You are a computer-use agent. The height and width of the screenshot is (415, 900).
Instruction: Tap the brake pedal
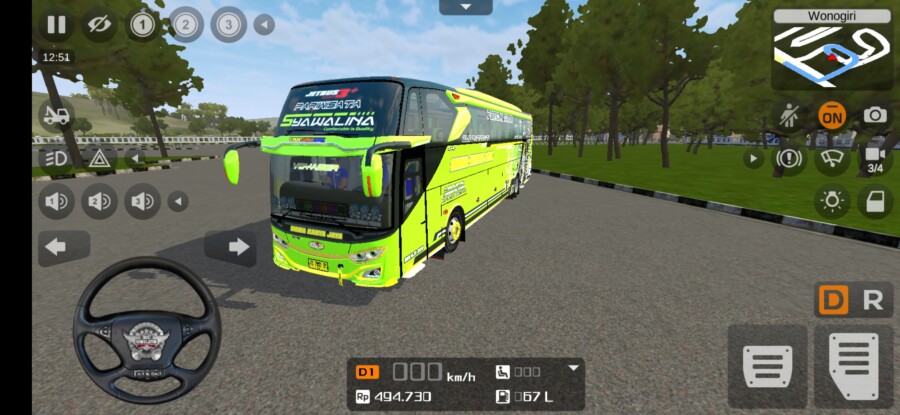point(767,366)
